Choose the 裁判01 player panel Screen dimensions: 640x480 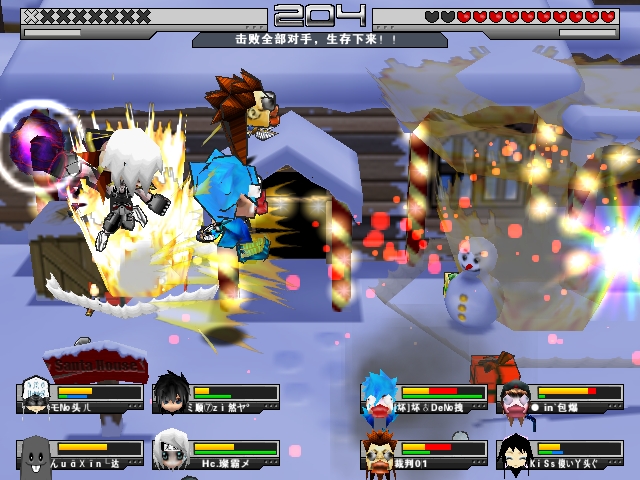(x=425, y=454)
